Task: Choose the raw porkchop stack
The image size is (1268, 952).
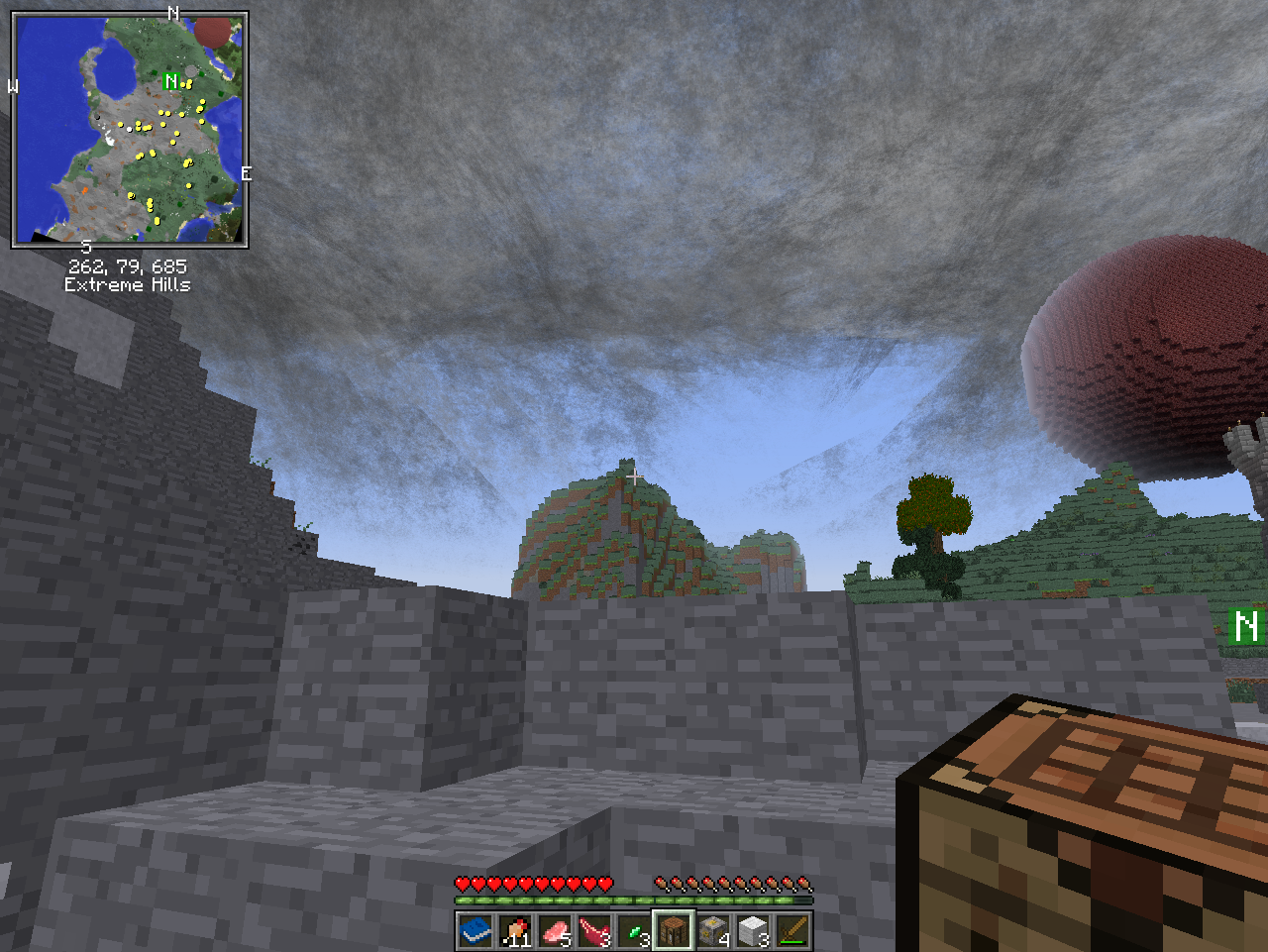Action: tap(555, 931)
